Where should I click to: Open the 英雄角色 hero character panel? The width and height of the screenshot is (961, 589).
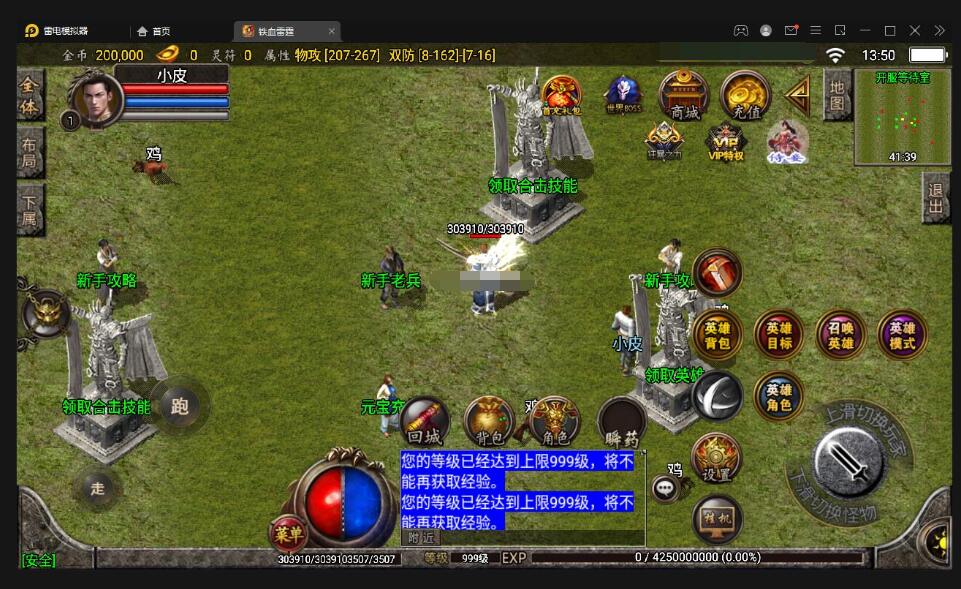[779, 396]
